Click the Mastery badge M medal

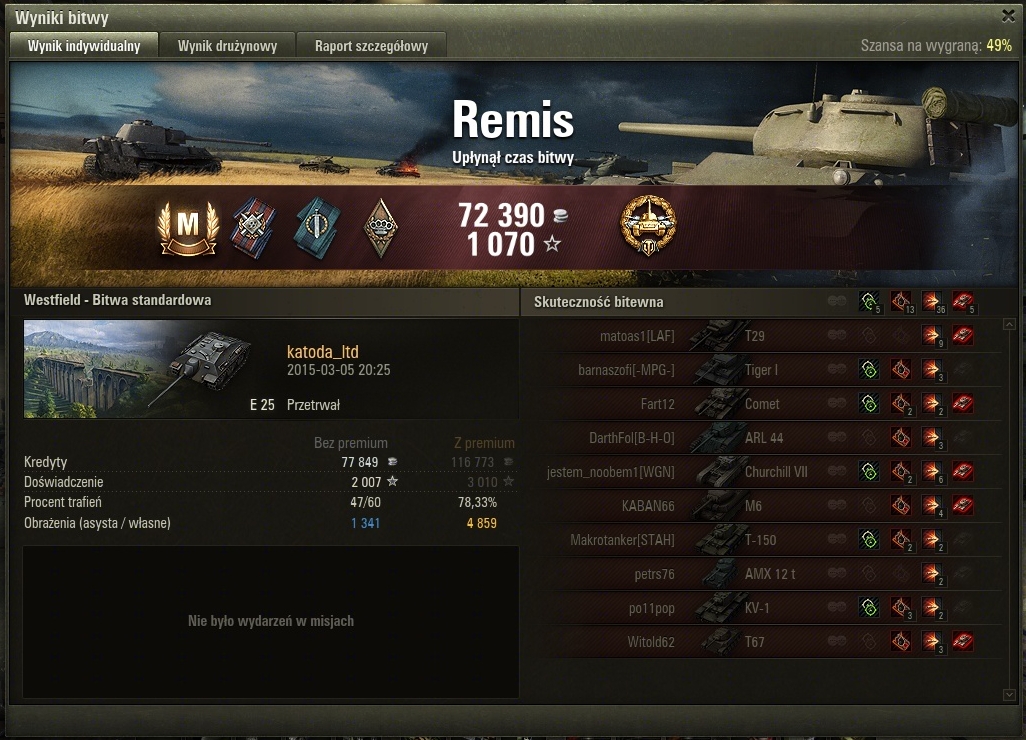coord(187,227)
